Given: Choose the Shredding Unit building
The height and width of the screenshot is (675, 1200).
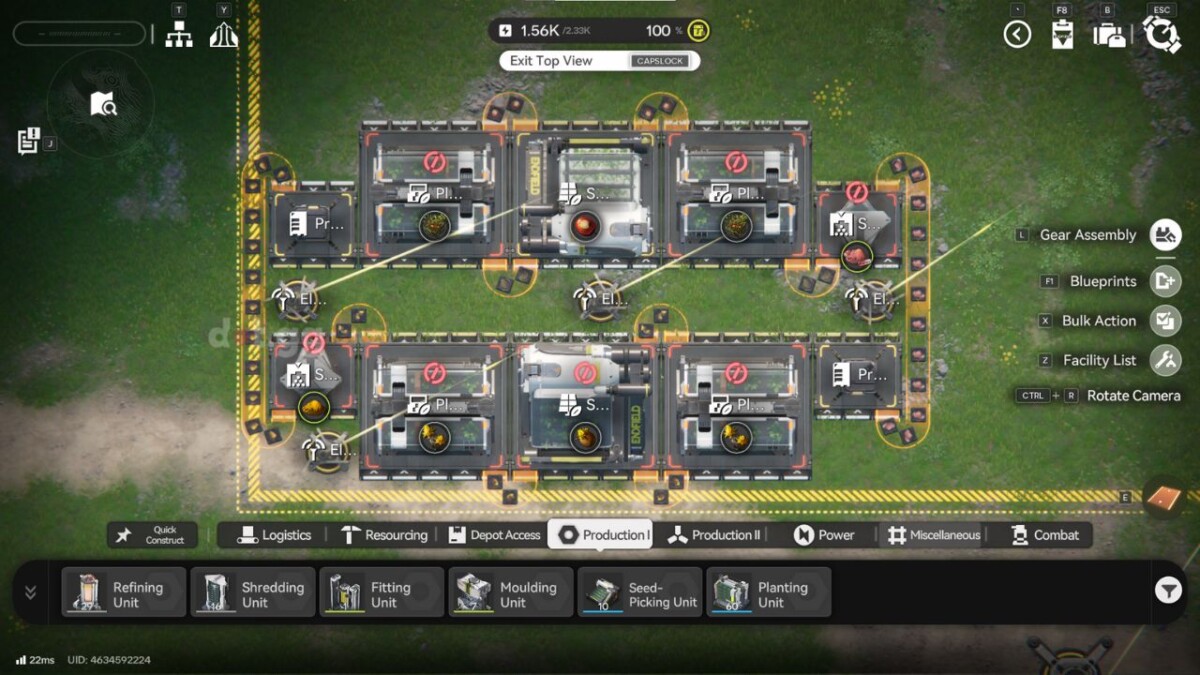Looking at the screenshot, I should pos(253,593).
